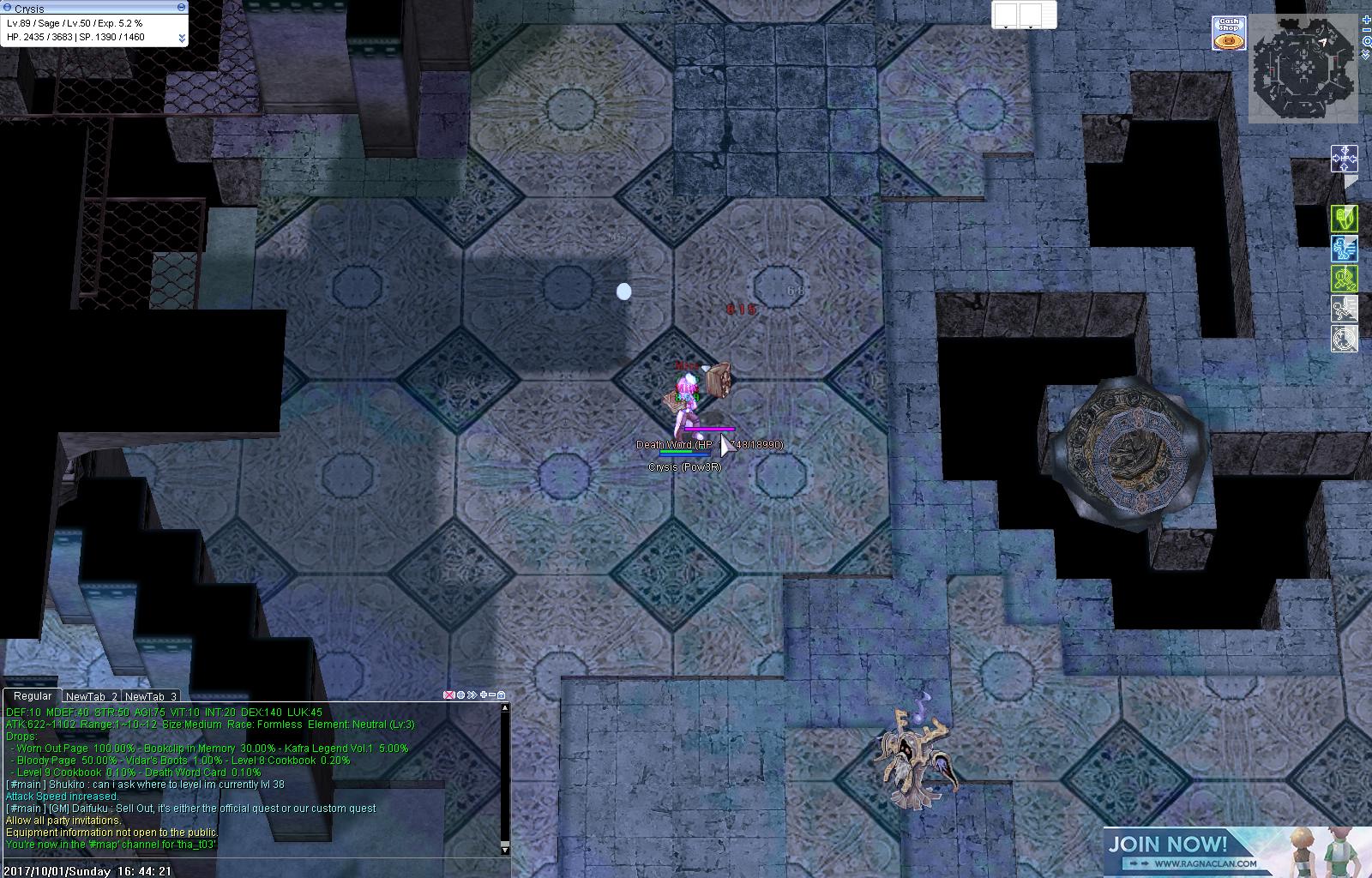Open the second quickslot dropdown arrow
The height and width of the screenshot is (878, 1372).
coord(1031,27)
